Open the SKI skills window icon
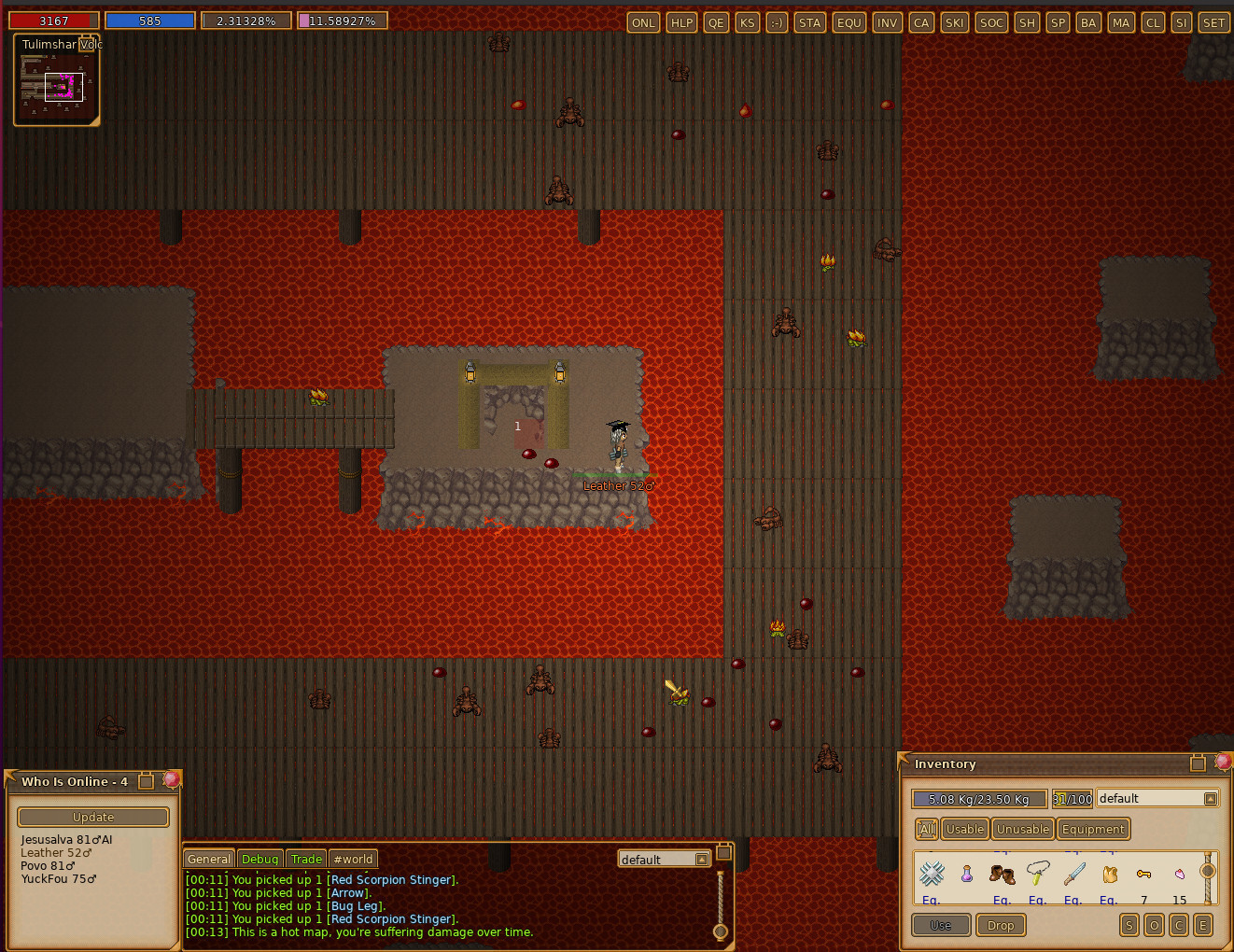1234x952 pixels. click(954, 22)
